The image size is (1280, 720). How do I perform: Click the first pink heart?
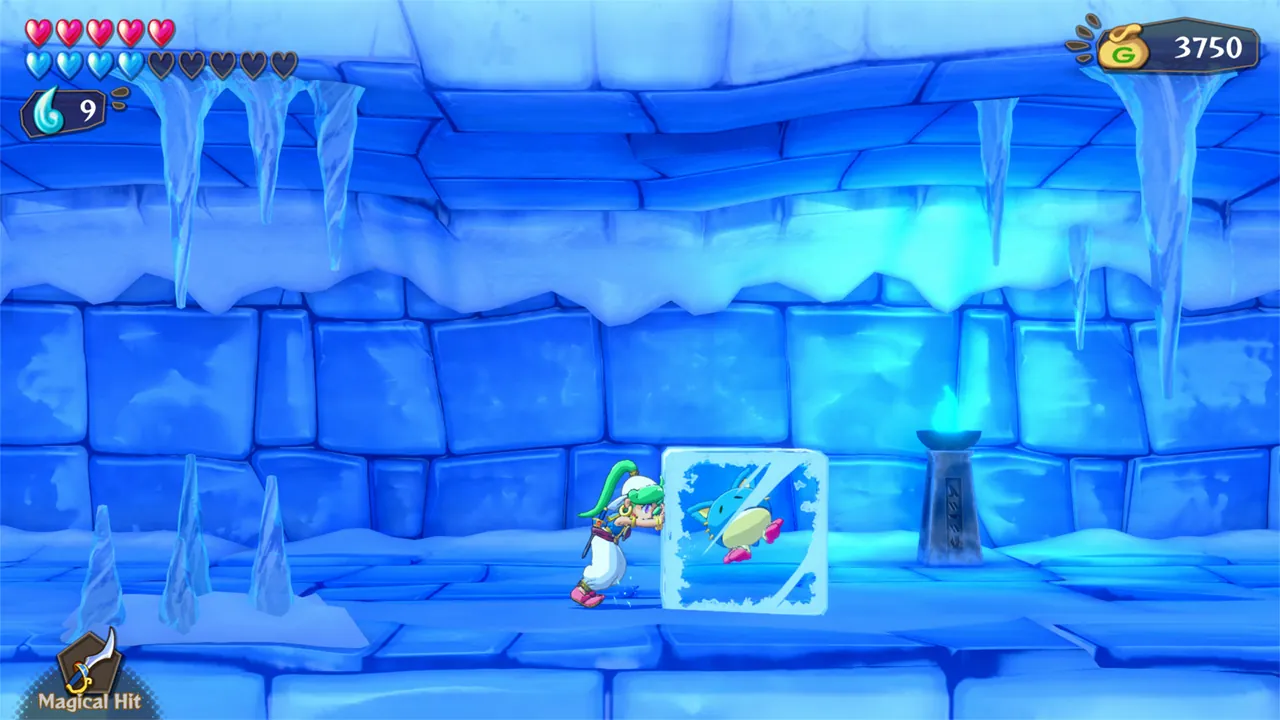click(40, 33)
